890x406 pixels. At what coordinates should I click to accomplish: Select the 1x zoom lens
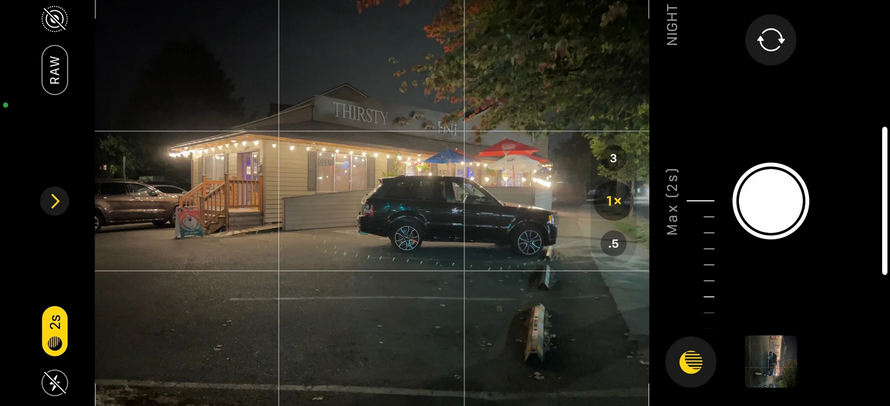613,201
